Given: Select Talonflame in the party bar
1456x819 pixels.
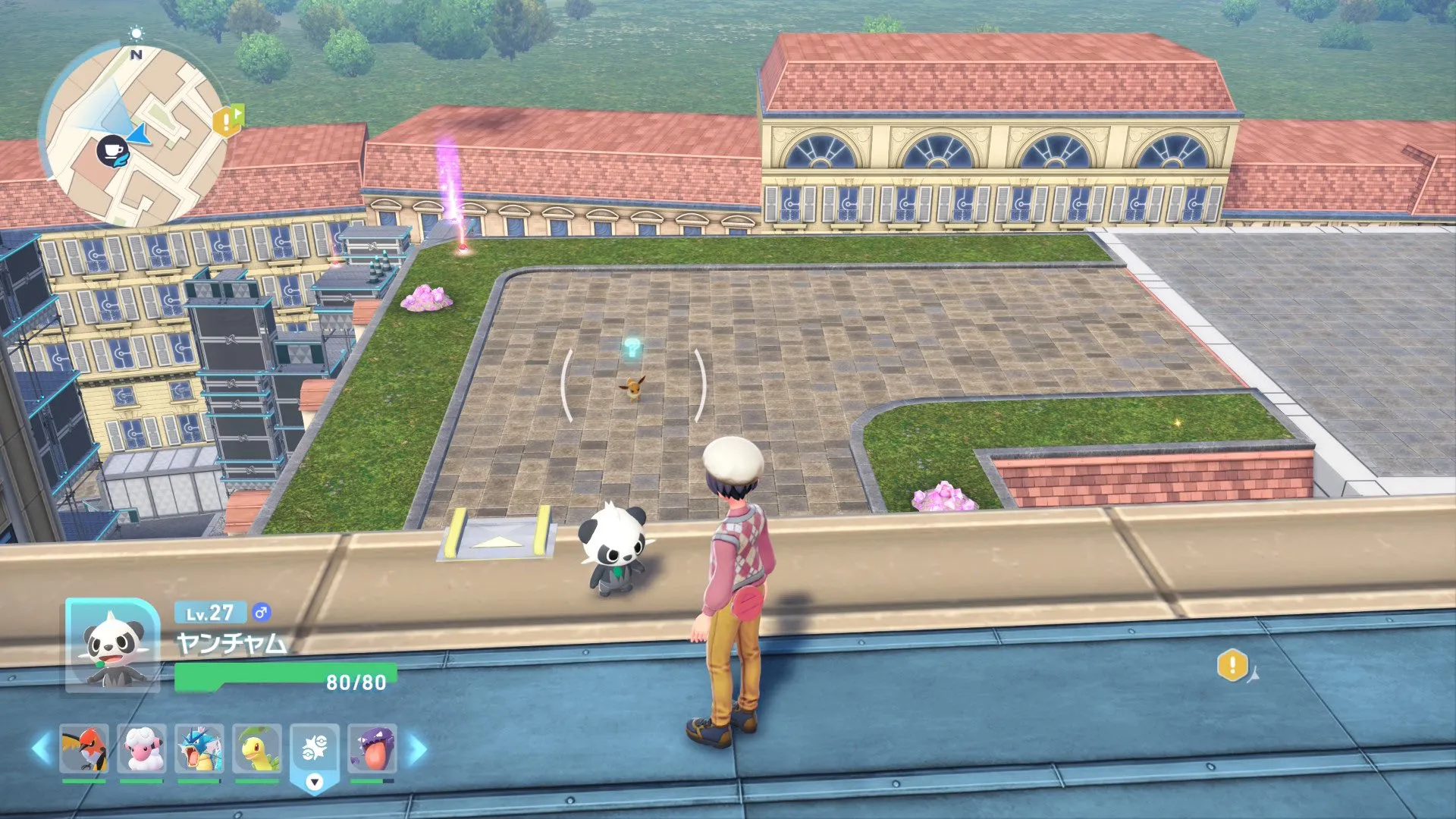Looking at the screenshot, I should pyautogui.click(x=84, y=748).
